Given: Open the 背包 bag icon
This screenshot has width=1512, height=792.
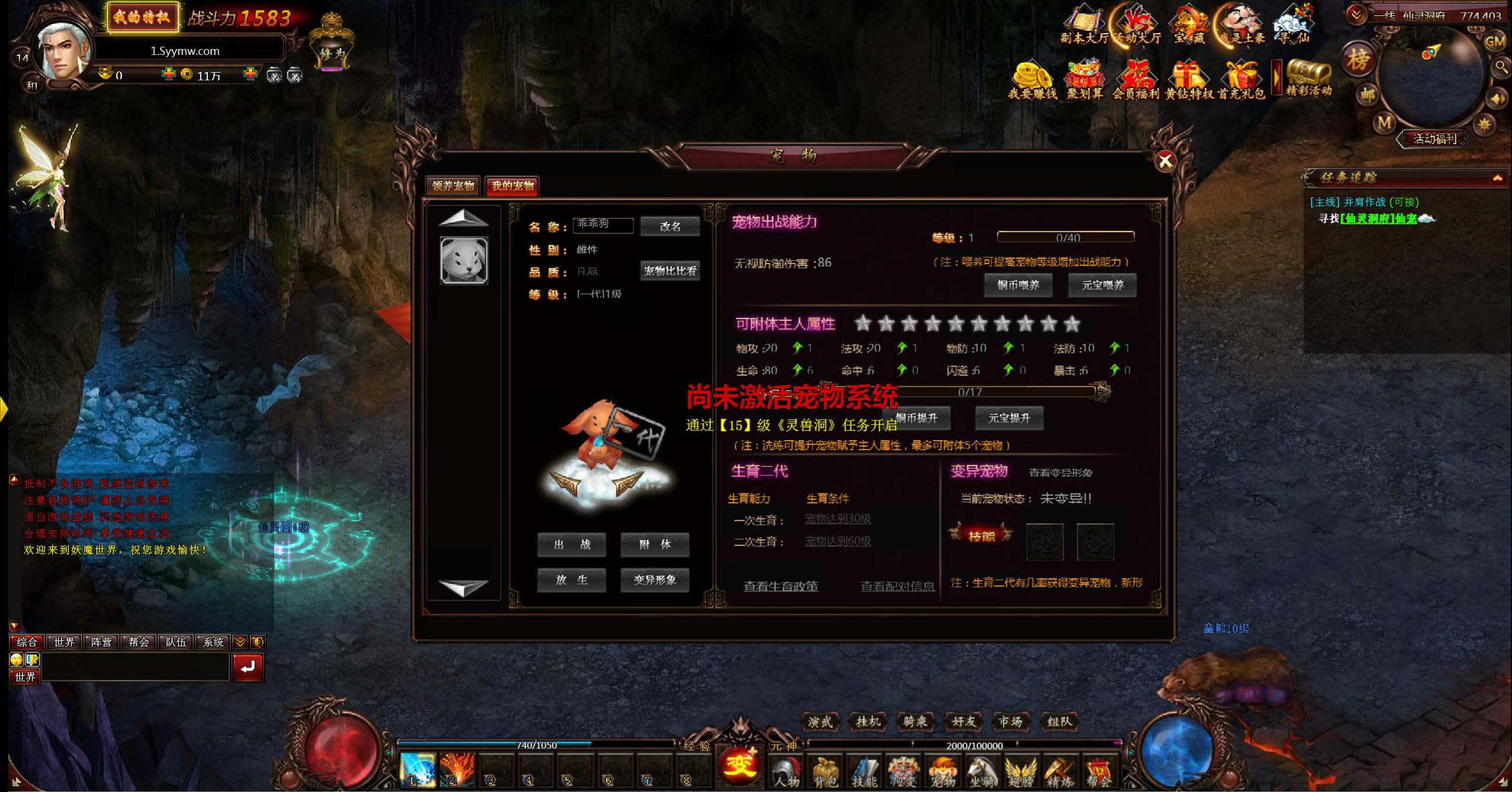Looking at the screenshot, I should [825, 772].
